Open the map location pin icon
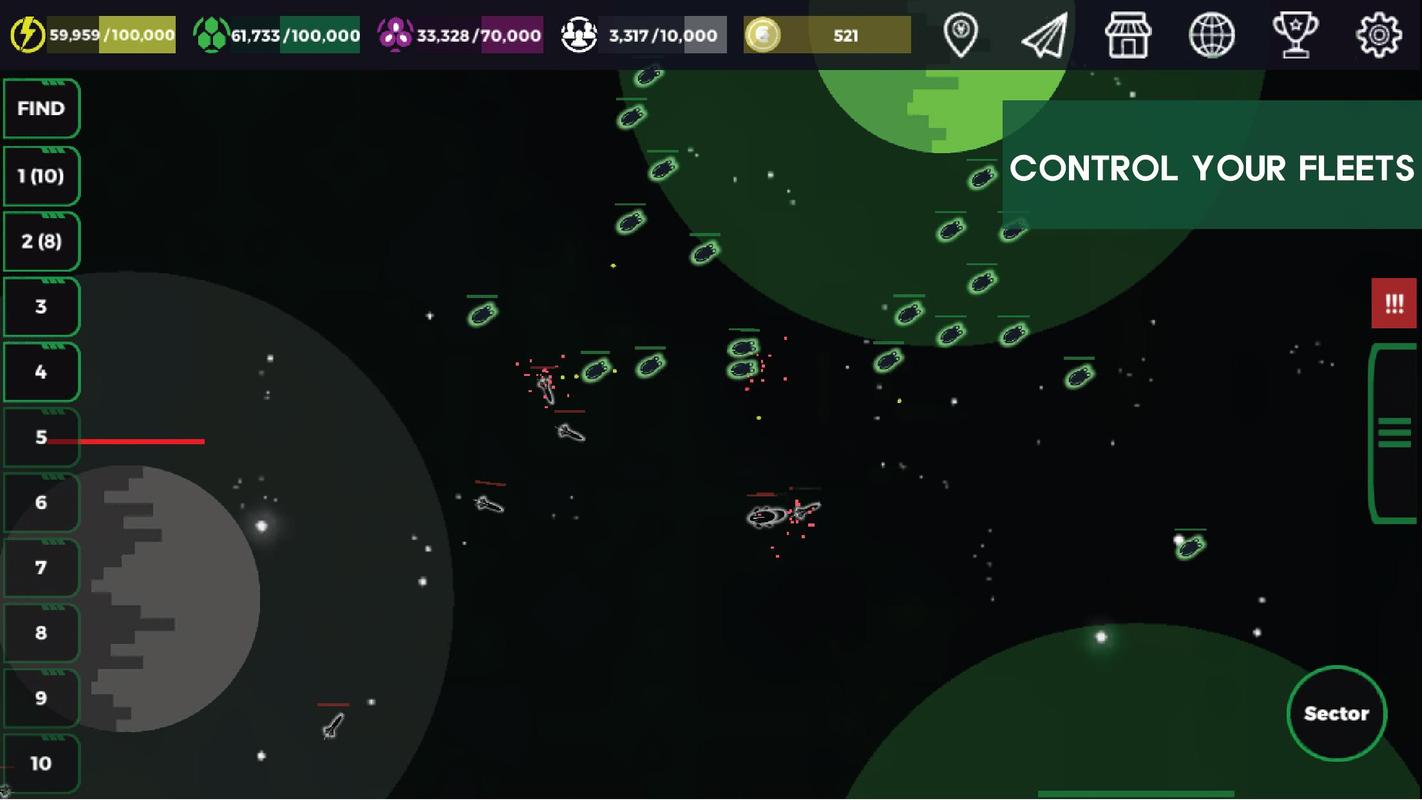The width and height of the screenshot is (1422, 800). pyautogui.click(x=961, y=35)
